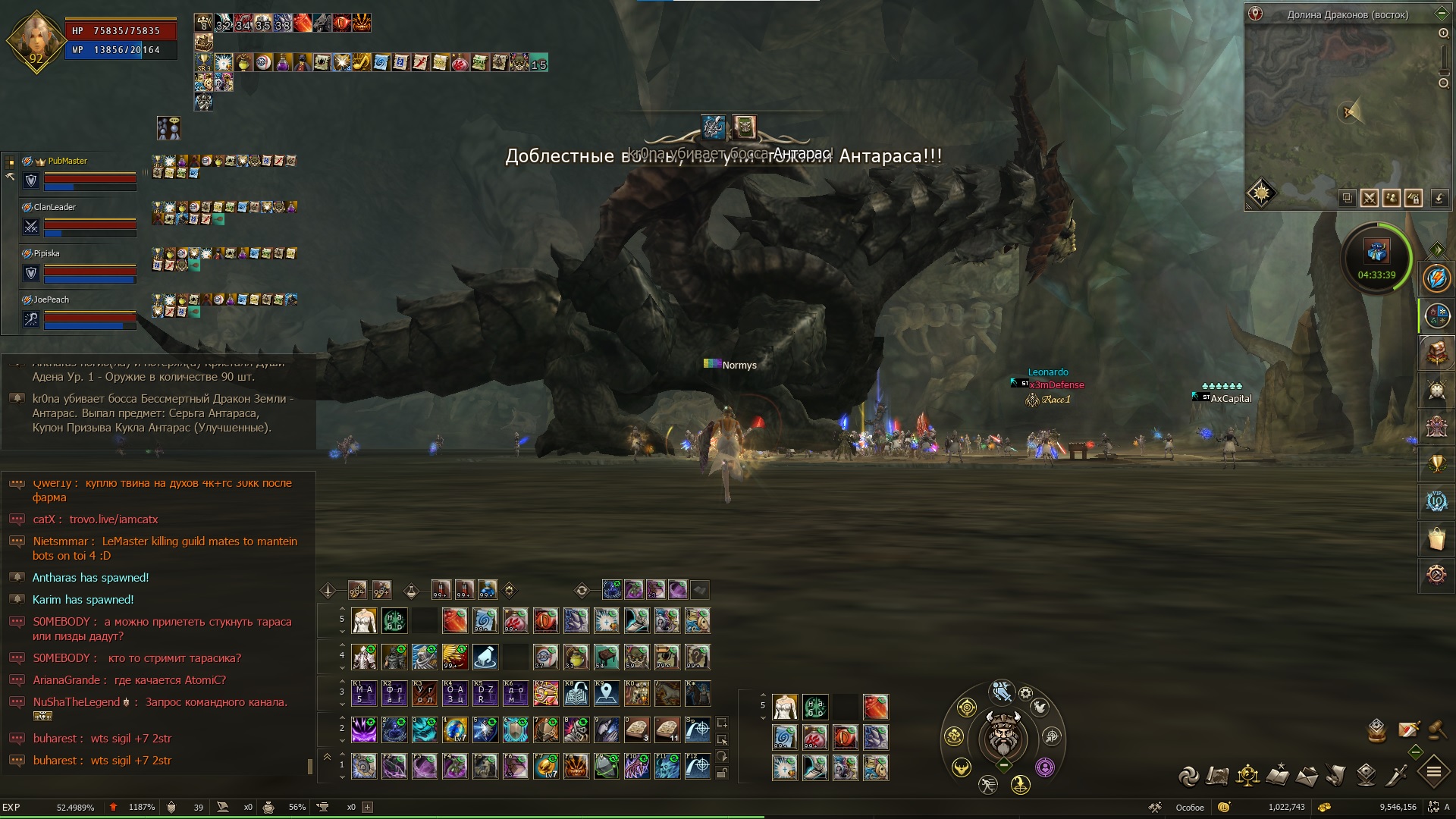
Task: Use the white glove hand skill icon
Action: tap(485, 657)
